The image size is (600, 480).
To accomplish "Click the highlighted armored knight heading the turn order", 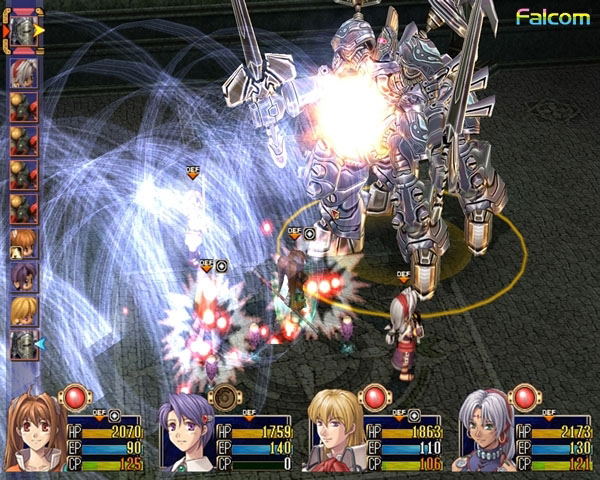I will (x=25, y=28).
